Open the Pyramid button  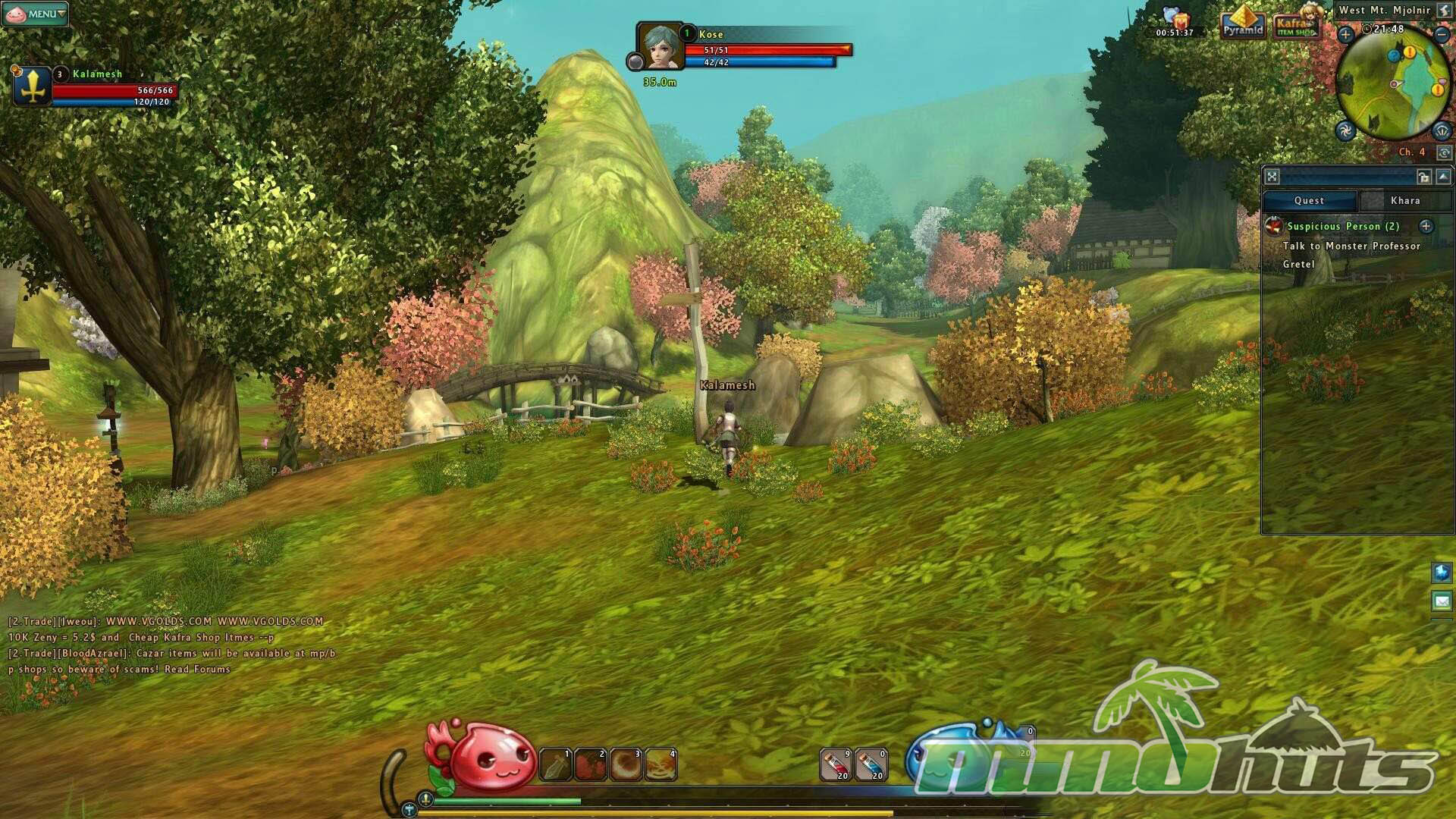pyautogui.click(x=1242, y=23)
